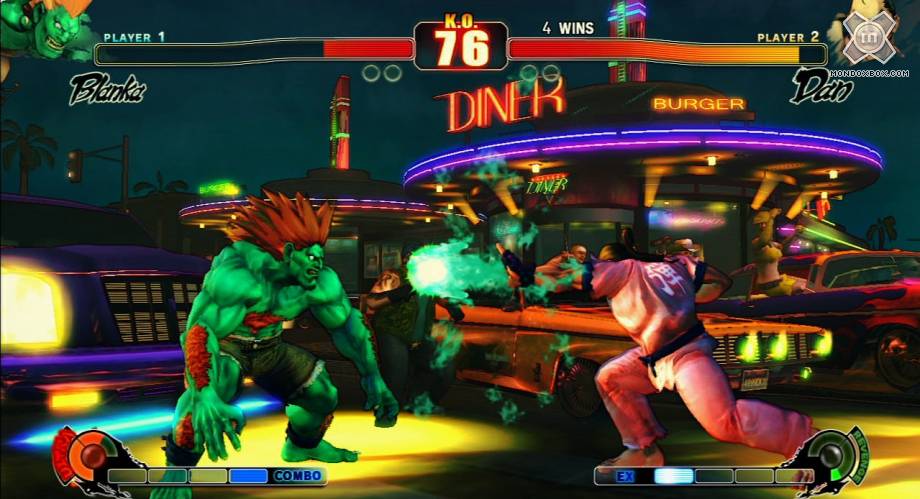Select Blanka's revenge gauge emblem
The height and width of the screenshot is (499, 920).
[x=85, y=457]
